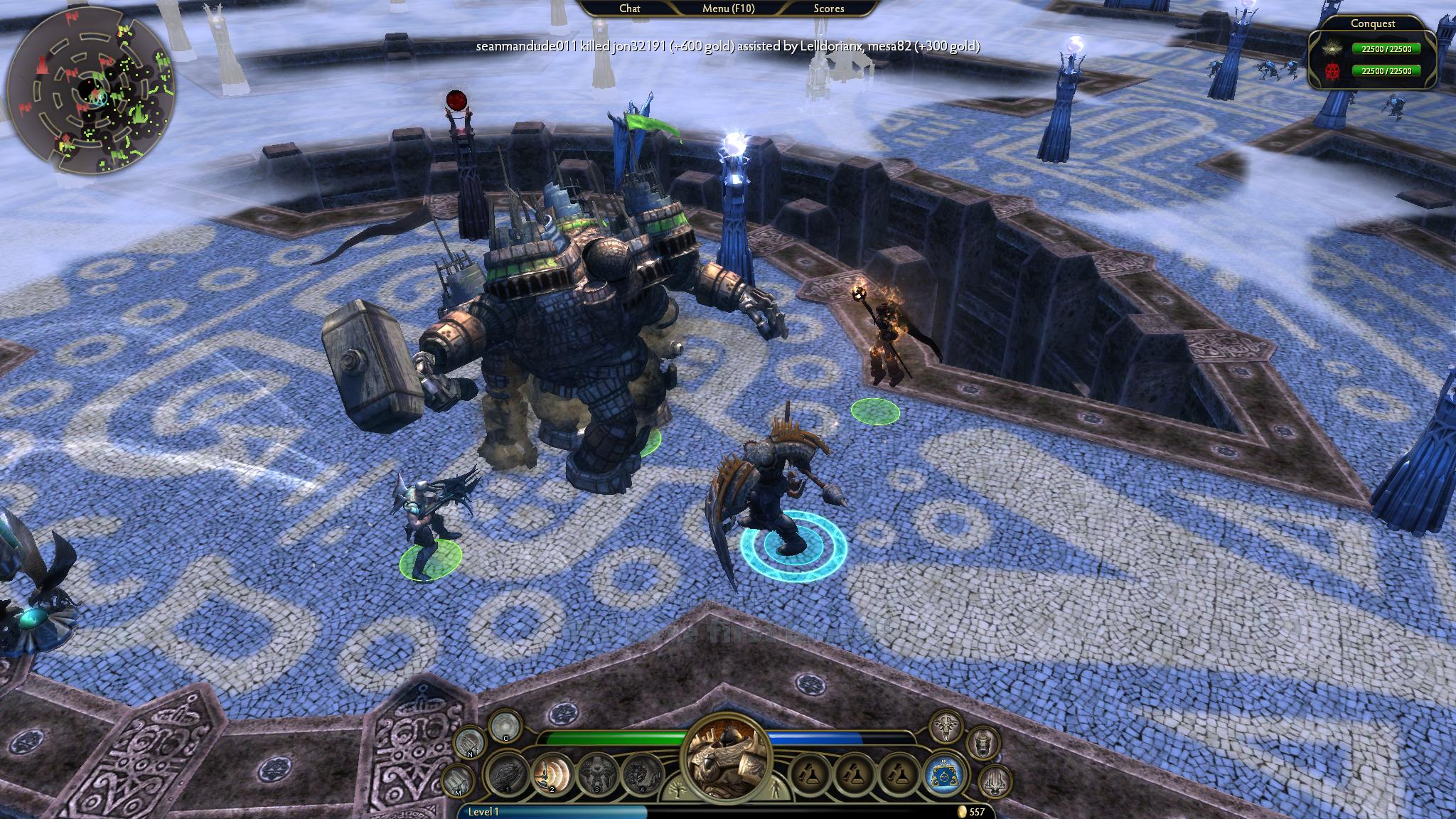Use the glowing ability in slot 2
This screenshot has width=1456, height=819.
pyautogui.click(x=553, y=773)
